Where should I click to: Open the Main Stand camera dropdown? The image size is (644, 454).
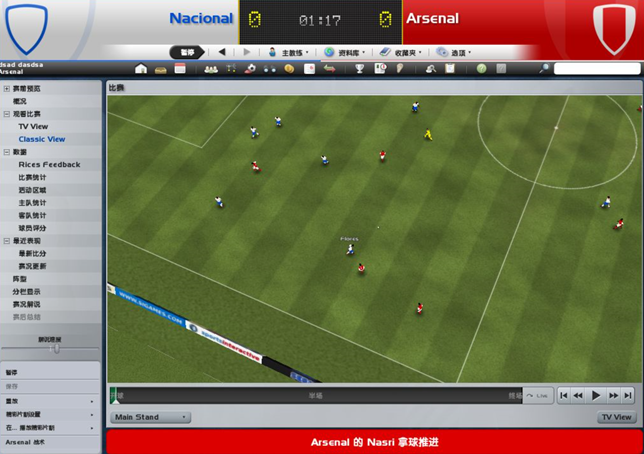151,417
